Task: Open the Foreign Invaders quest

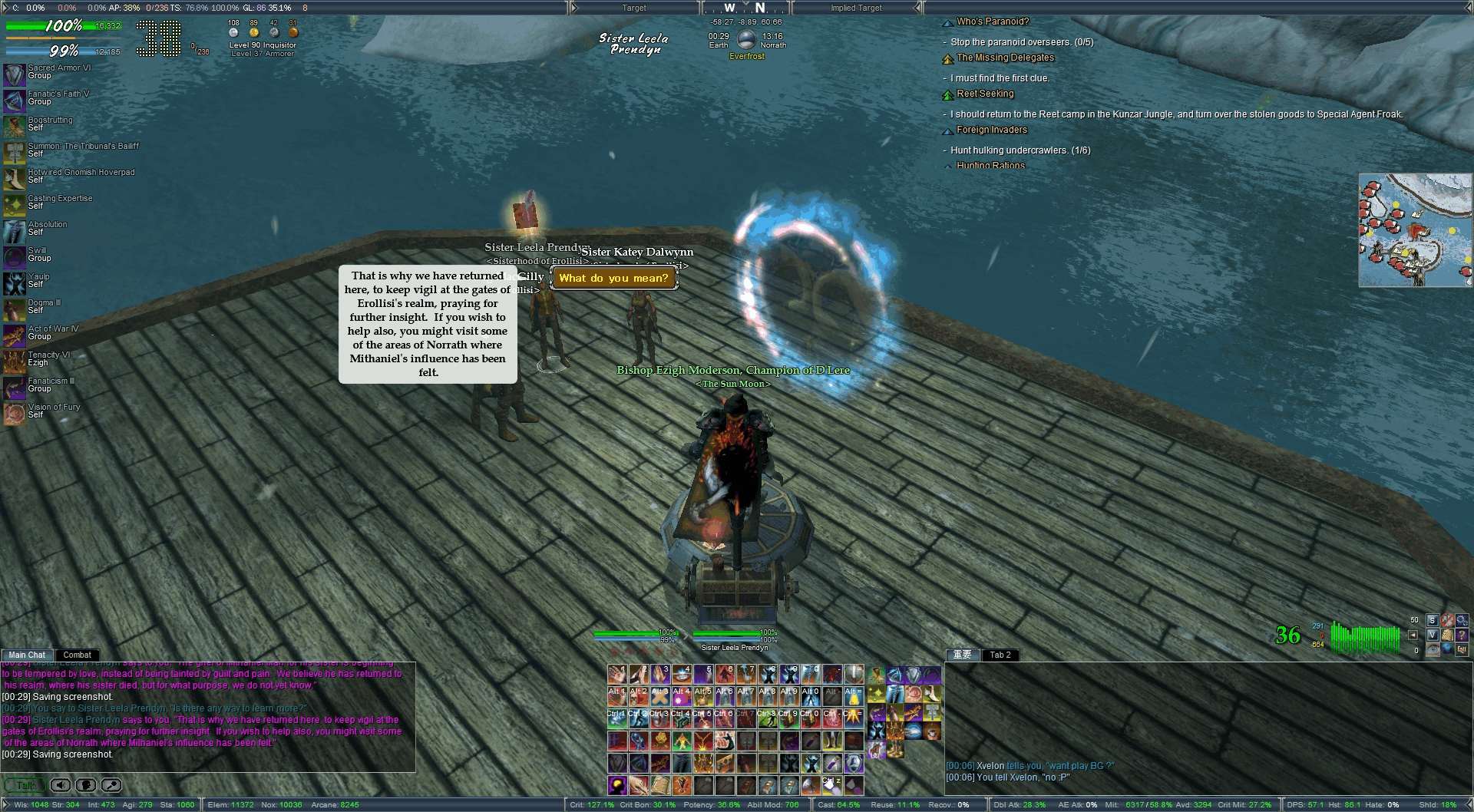Action: click(991, 130)
